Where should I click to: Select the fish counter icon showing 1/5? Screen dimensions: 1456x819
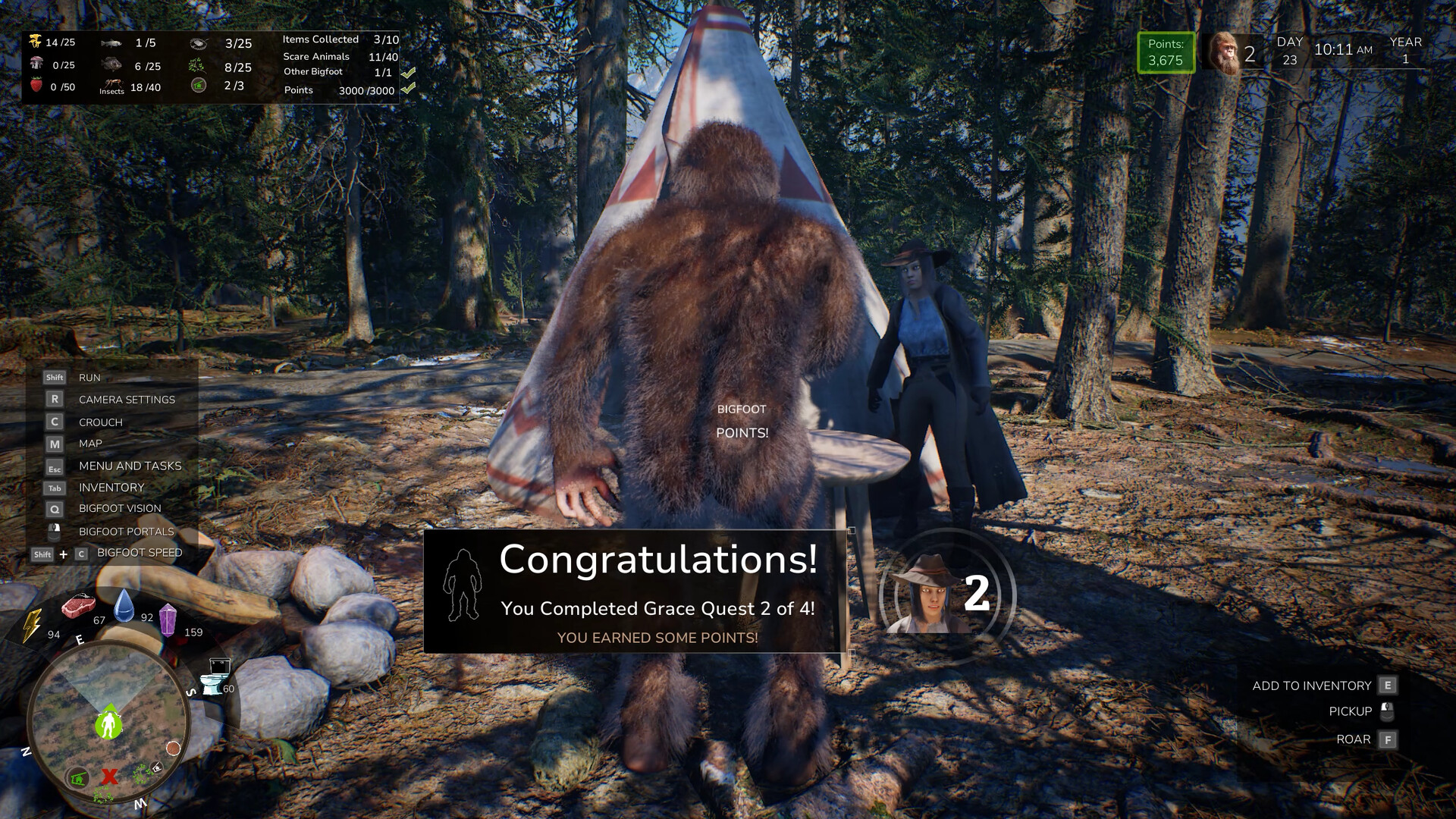(x=110, y=42)
